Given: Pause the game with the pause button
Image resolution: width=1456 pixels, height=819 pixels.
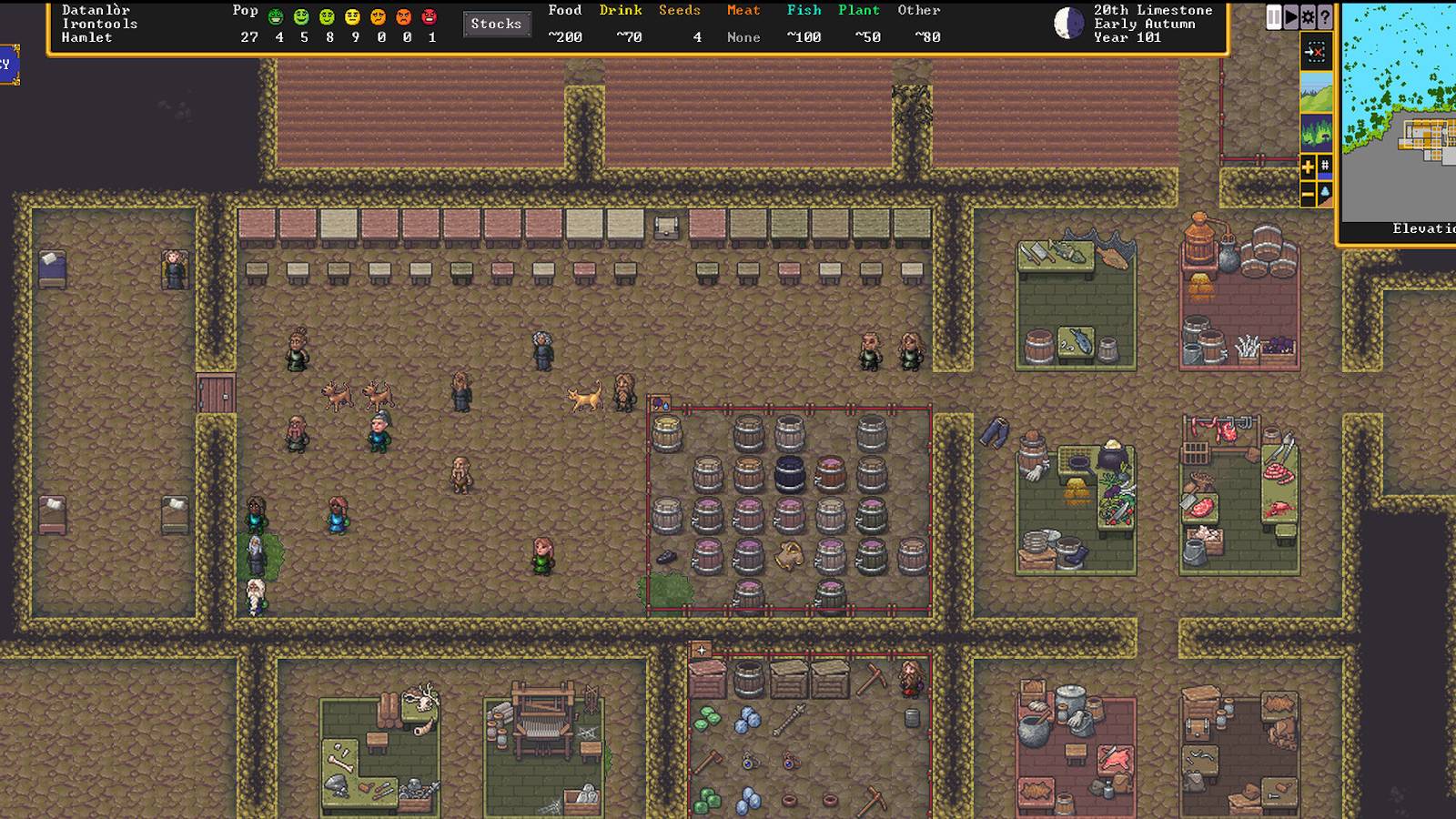Looking at the screenshot, I should [1274, 16].
